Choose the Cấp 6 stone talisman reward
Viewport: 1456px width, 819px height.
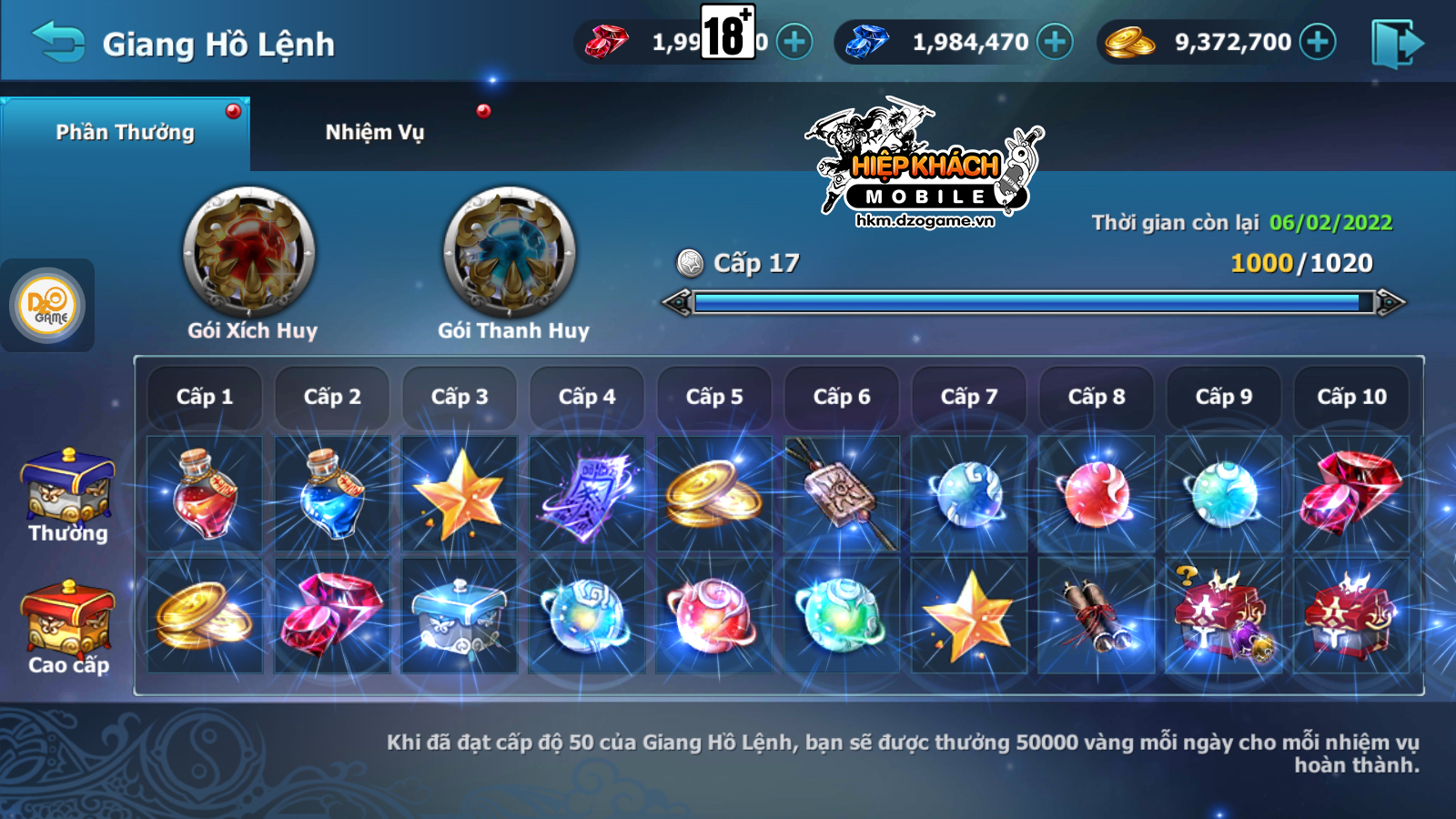coord(842,494)
